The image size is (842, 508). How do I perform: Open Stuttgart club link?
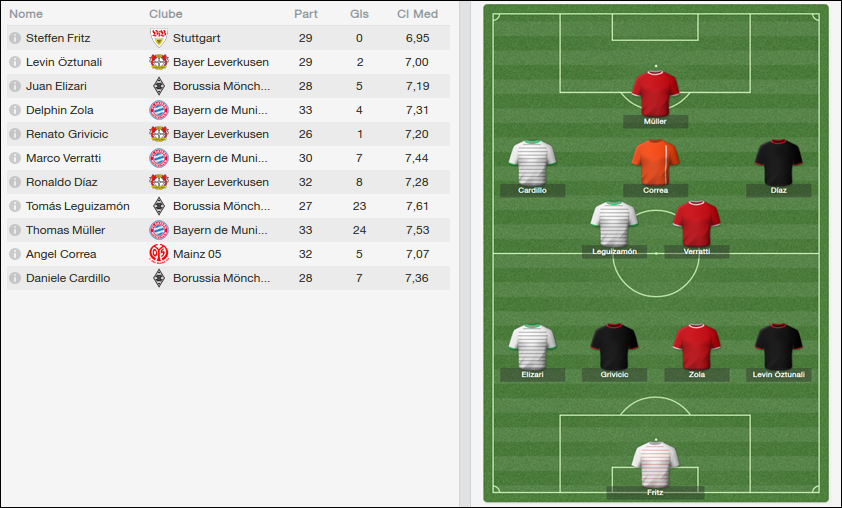(196, 38)
